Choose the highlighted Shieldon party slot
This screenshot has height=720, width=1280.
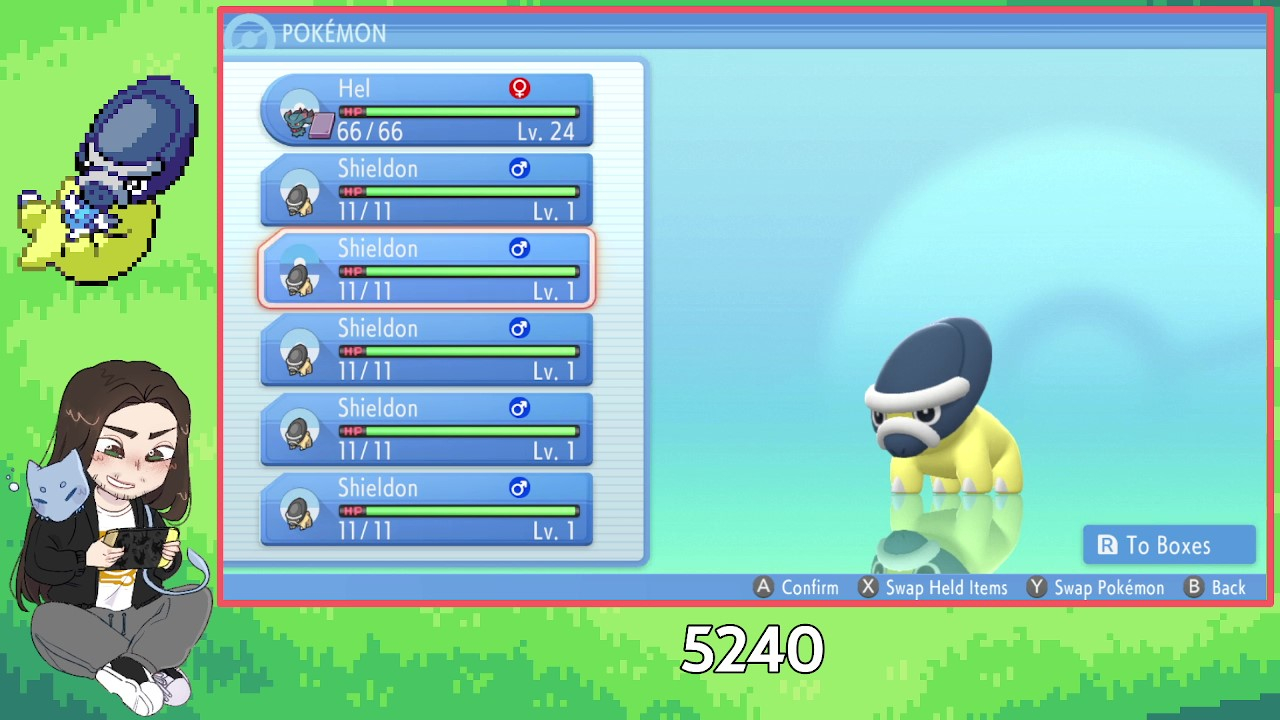coord(427,269)
